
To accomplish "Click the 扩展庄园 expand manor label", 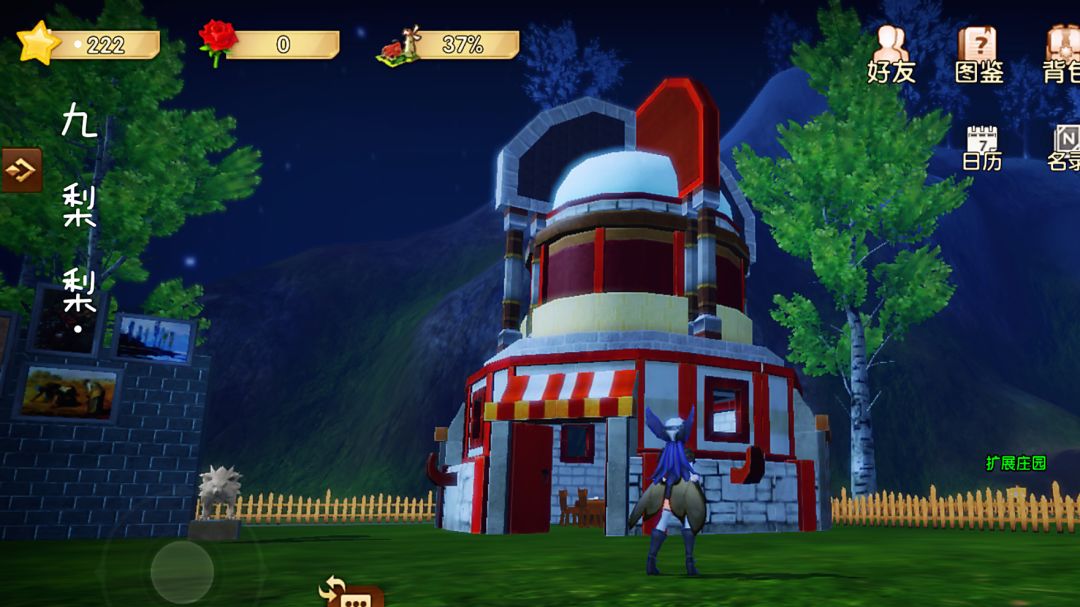I will [1015, 463].
